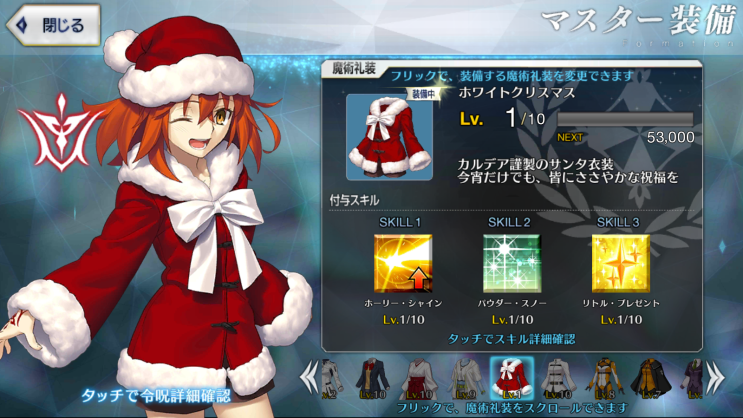Viewport: 743px width, 418px height.
Task: Choose the highlighted red Santa outfit thumbnail
Action: 510,379
